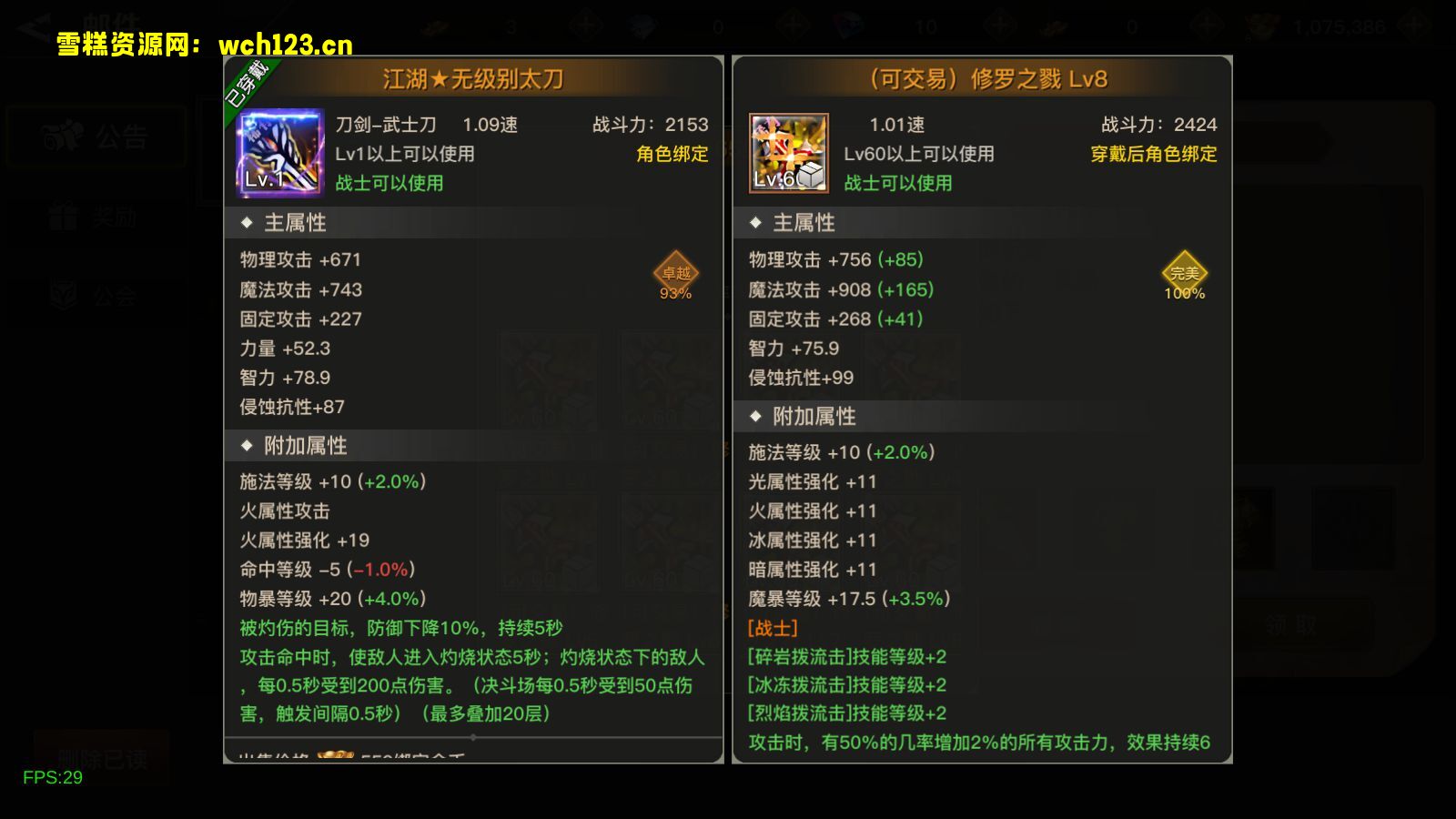Click the back arrow beside 邮件 title
1456x819 pixels.
[x=27, y=20]
